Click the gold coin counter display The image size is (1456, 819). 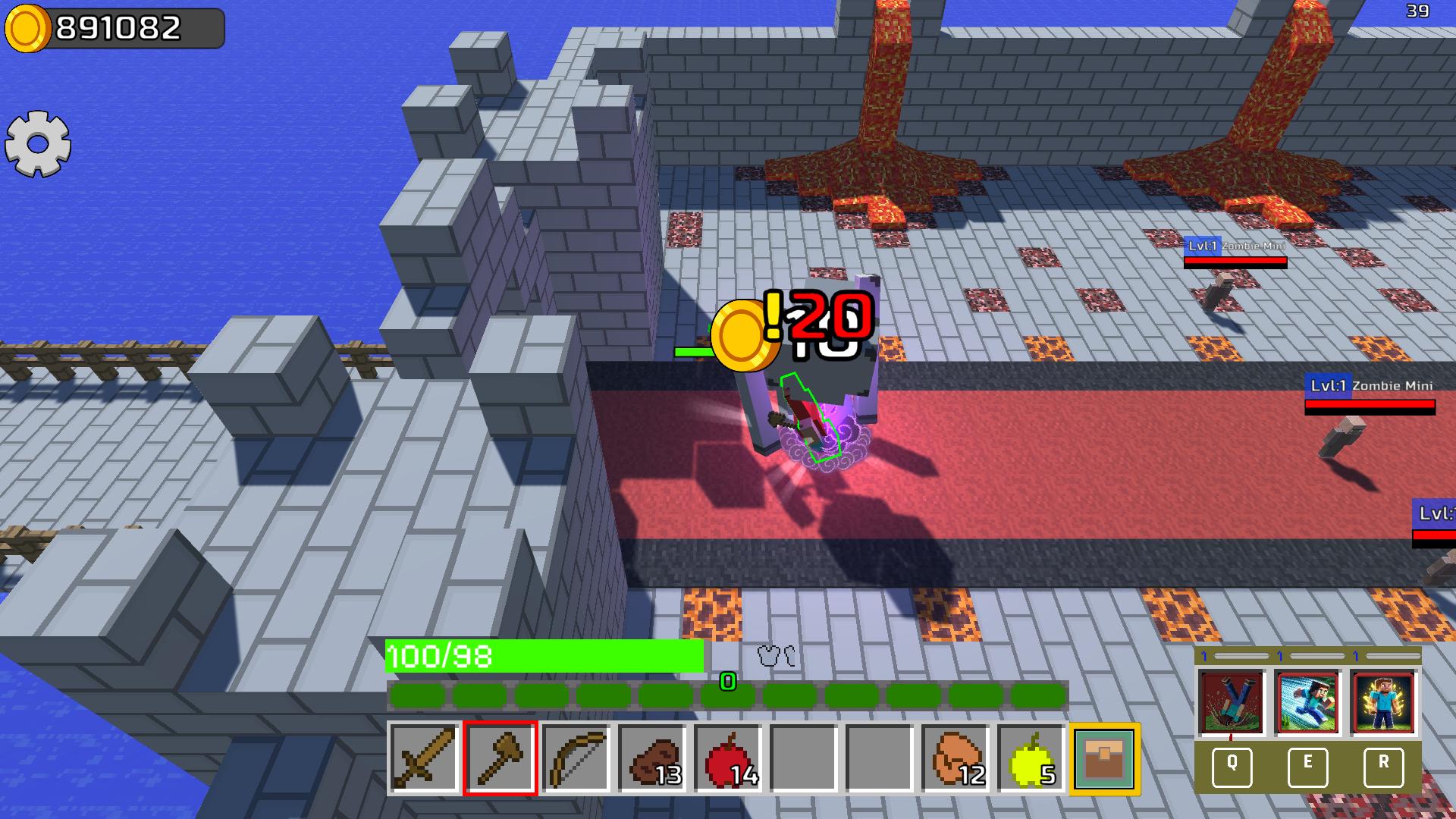[114, 27]
